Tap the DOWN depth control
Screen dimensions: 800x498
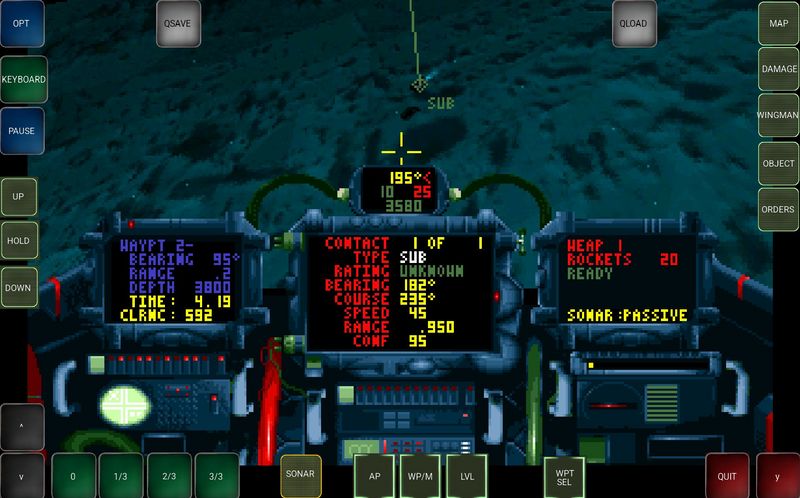(x=19, y=286)
